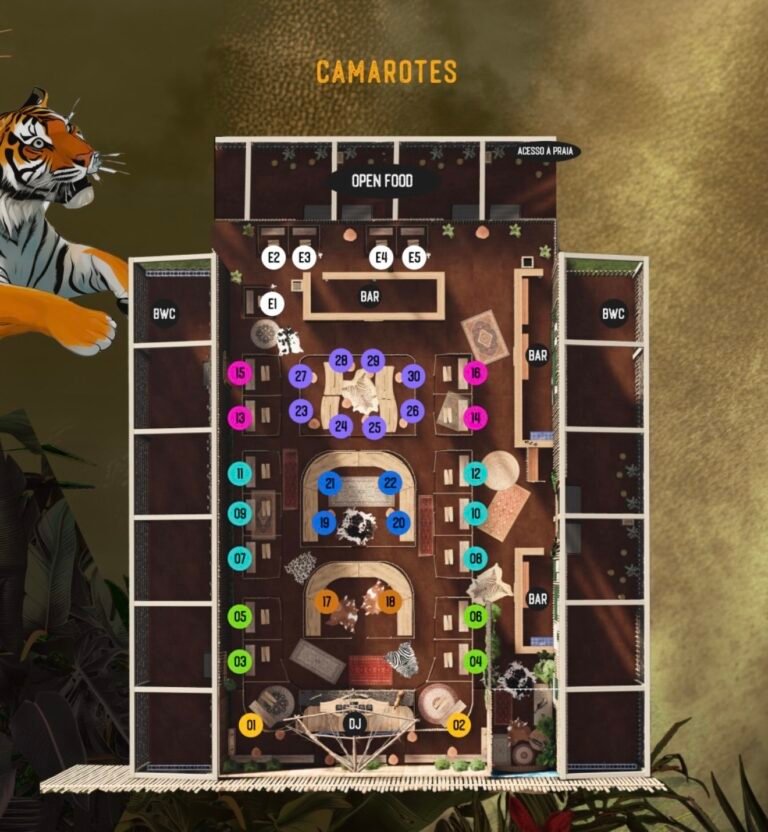Viewport: 768px width, 832px height.
Task: Select orange camarote 18
Action: (390, 602)
